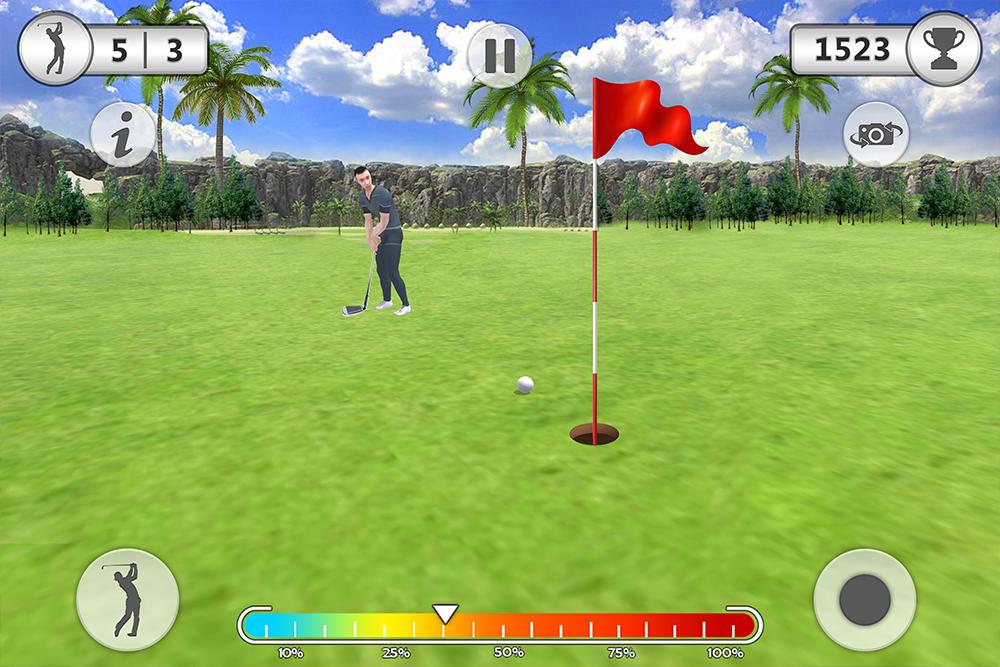The height and width of the screenshot is (667, 1000).
Task: Open the info panel
Action: click(123, 135)
